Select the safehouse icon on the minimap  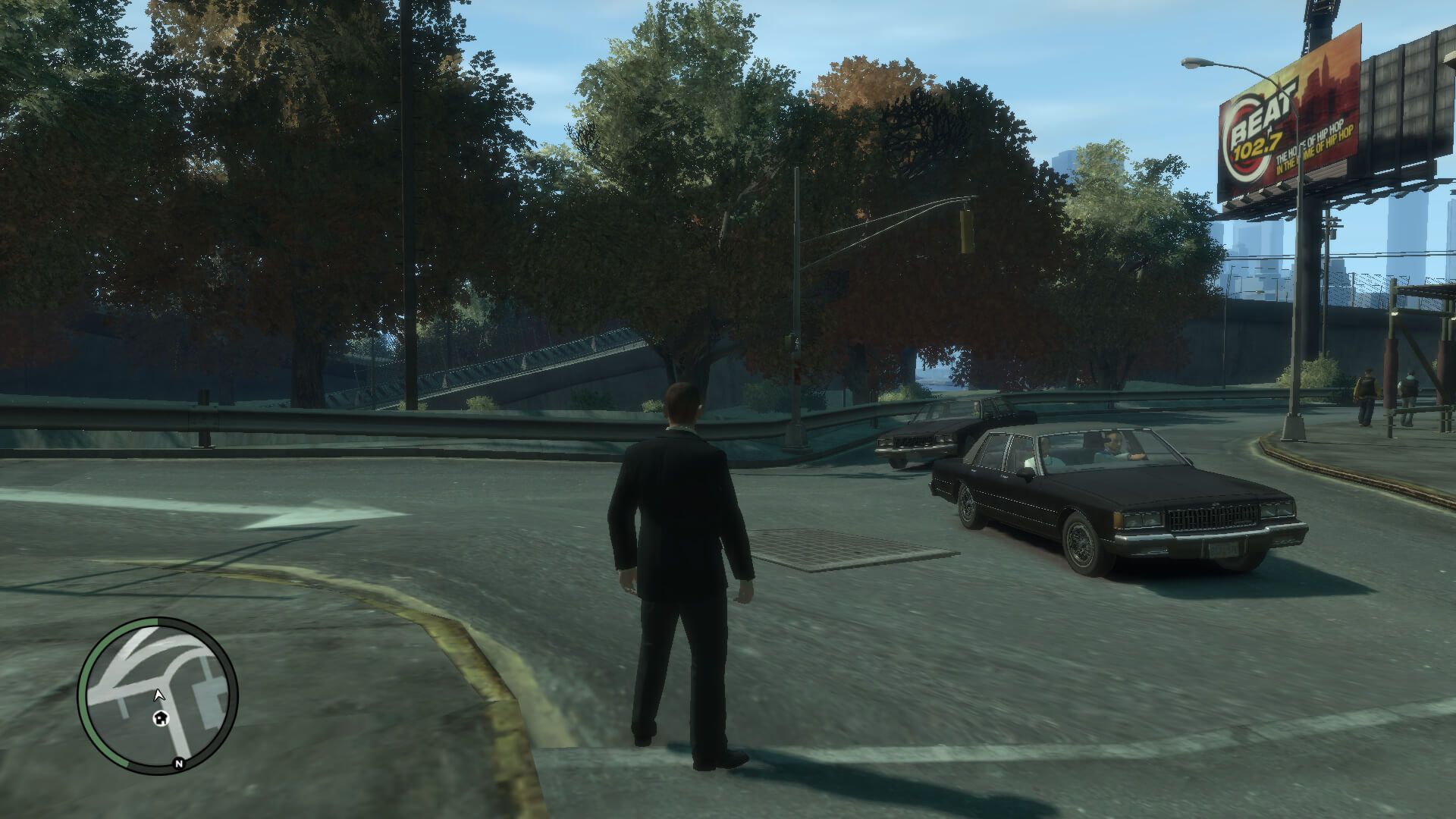161,718
